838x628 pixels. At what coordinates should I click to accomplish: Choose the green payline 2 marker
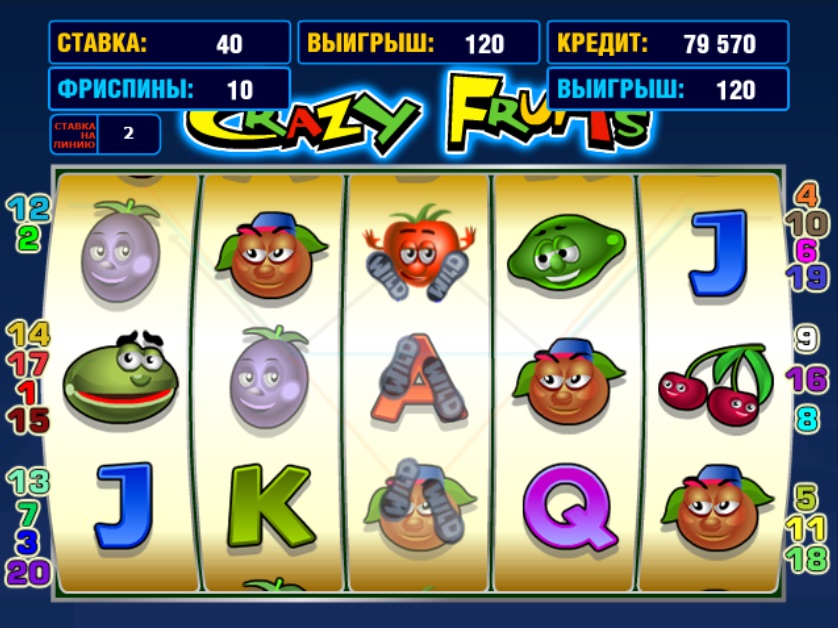[x=28, y=238]
